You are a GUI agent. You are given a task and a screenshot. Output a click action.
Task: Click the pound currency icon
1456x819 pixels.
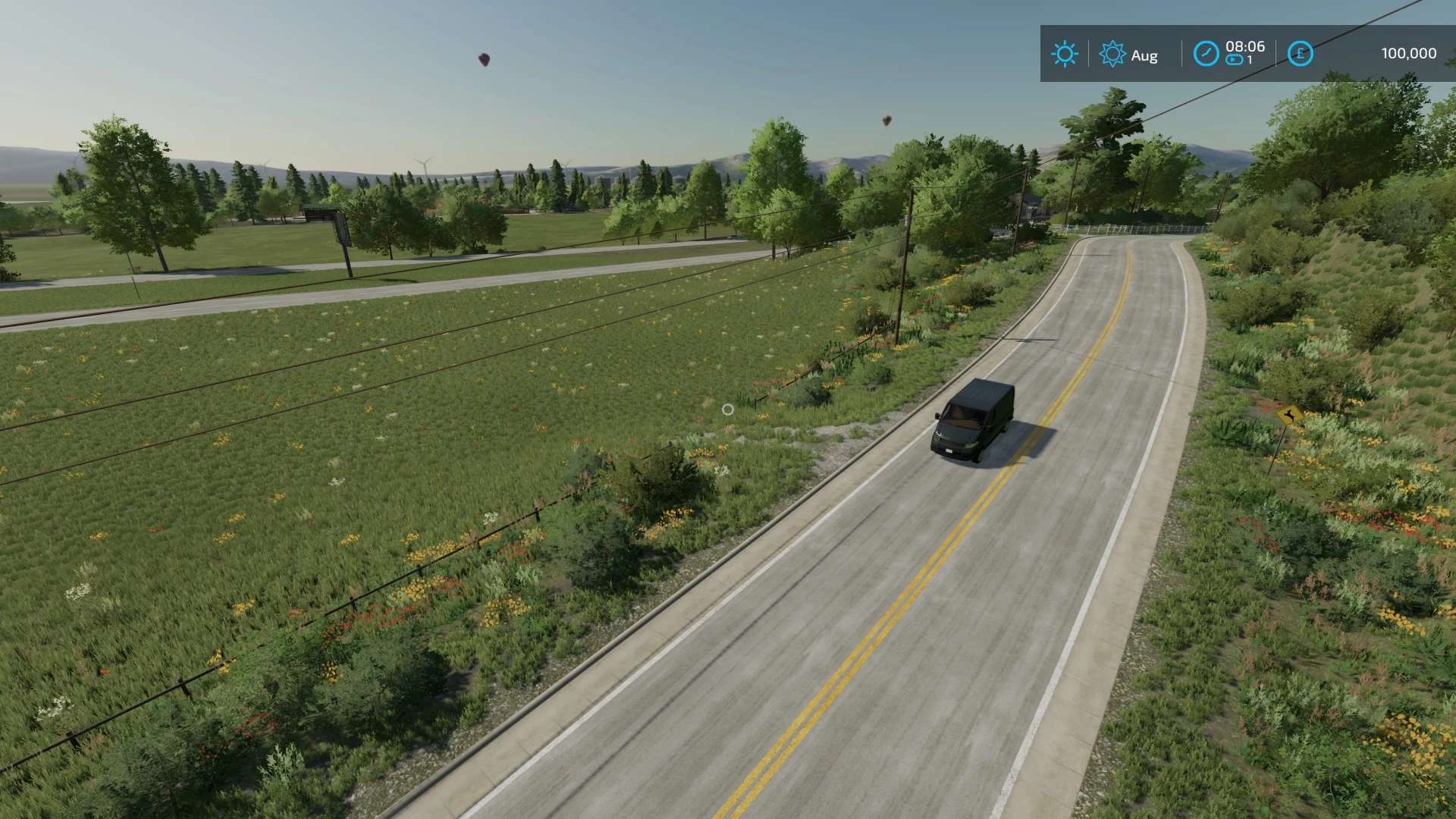(1300, 54)
